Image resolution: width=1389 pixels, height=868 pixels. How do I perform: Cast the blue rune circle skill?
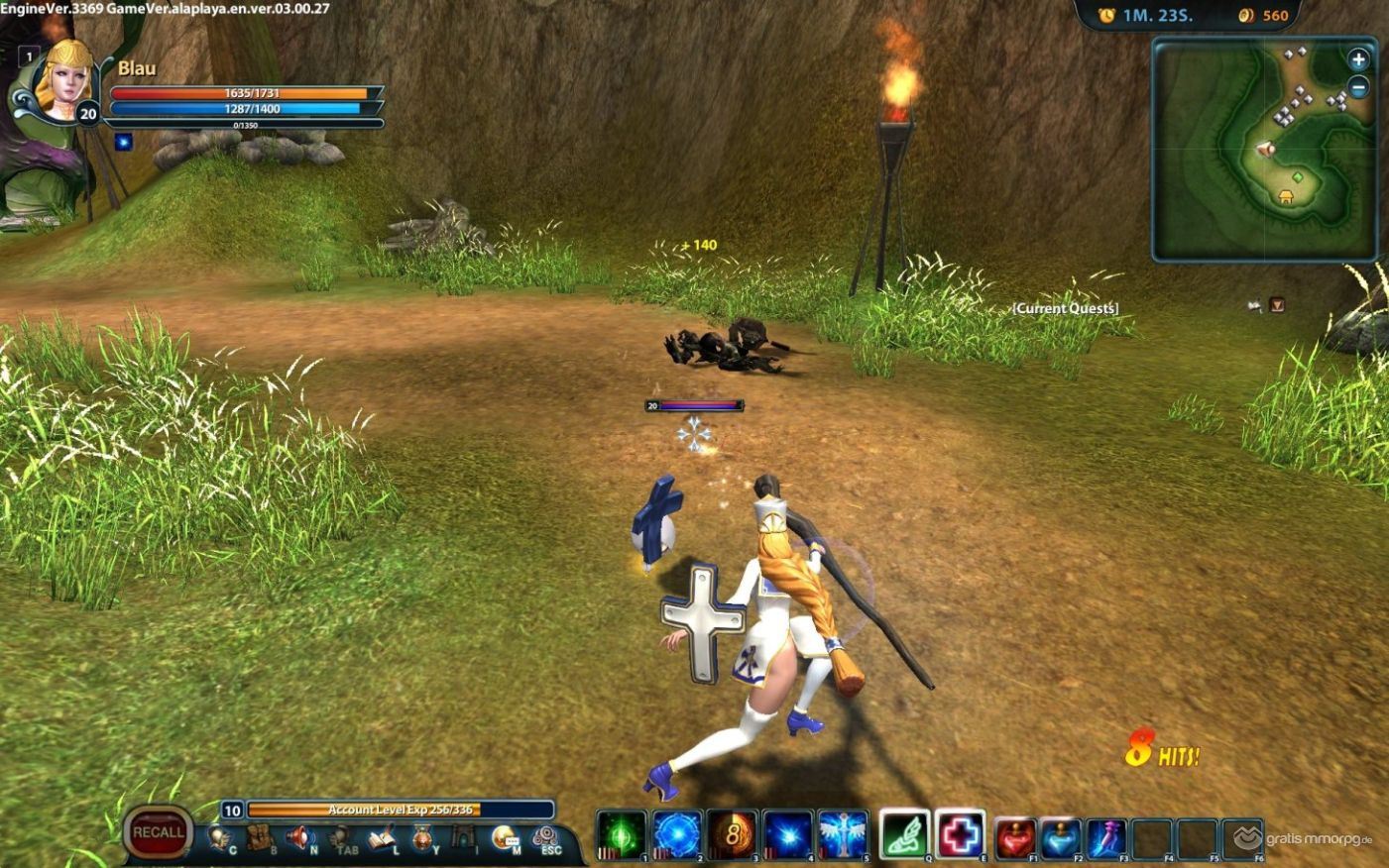(x=677, y=835)
